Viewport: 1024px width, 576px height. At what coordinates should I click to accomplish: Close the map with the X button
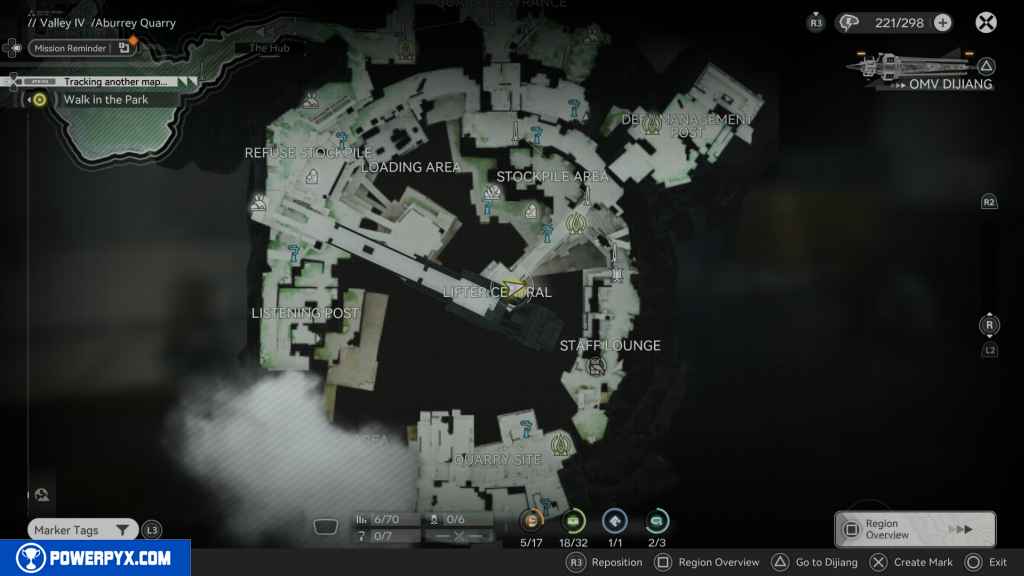986,23
